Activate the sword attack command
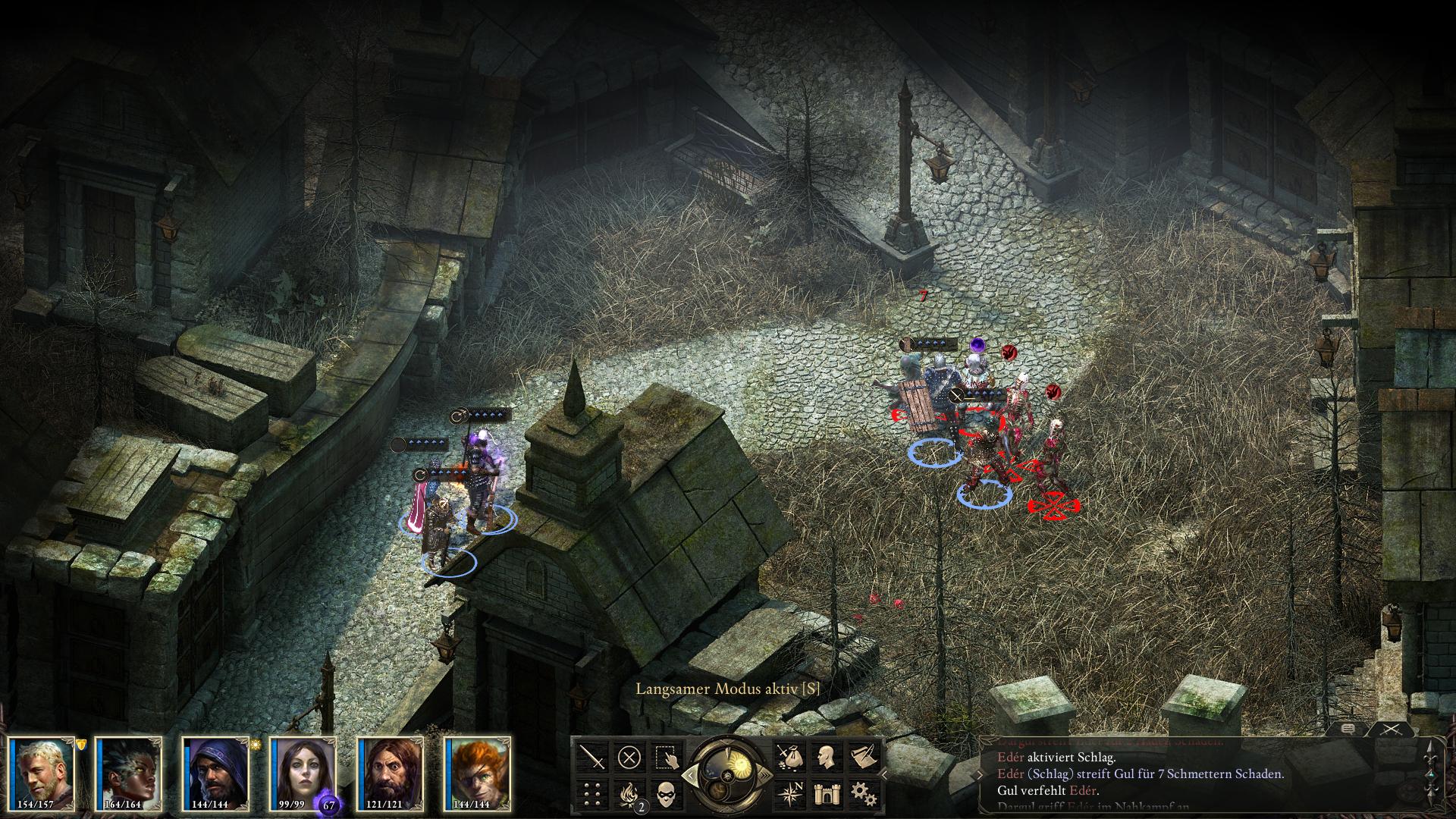This screenshot has width=1456, height=819. (x=592, y=757)
